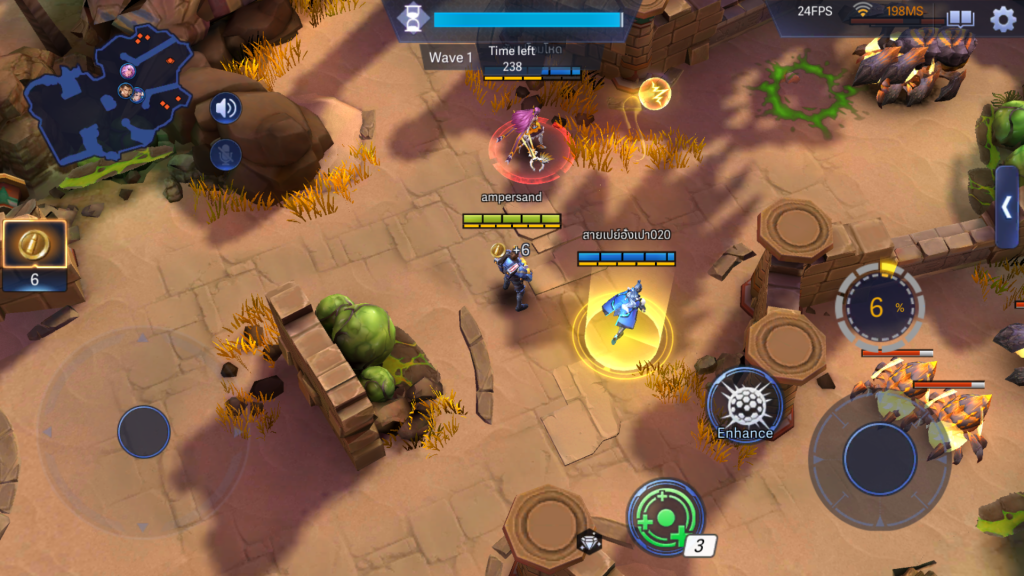Tap the 6% charge gauge
This screenshot has height=576, width=1024.
point(879,308)
